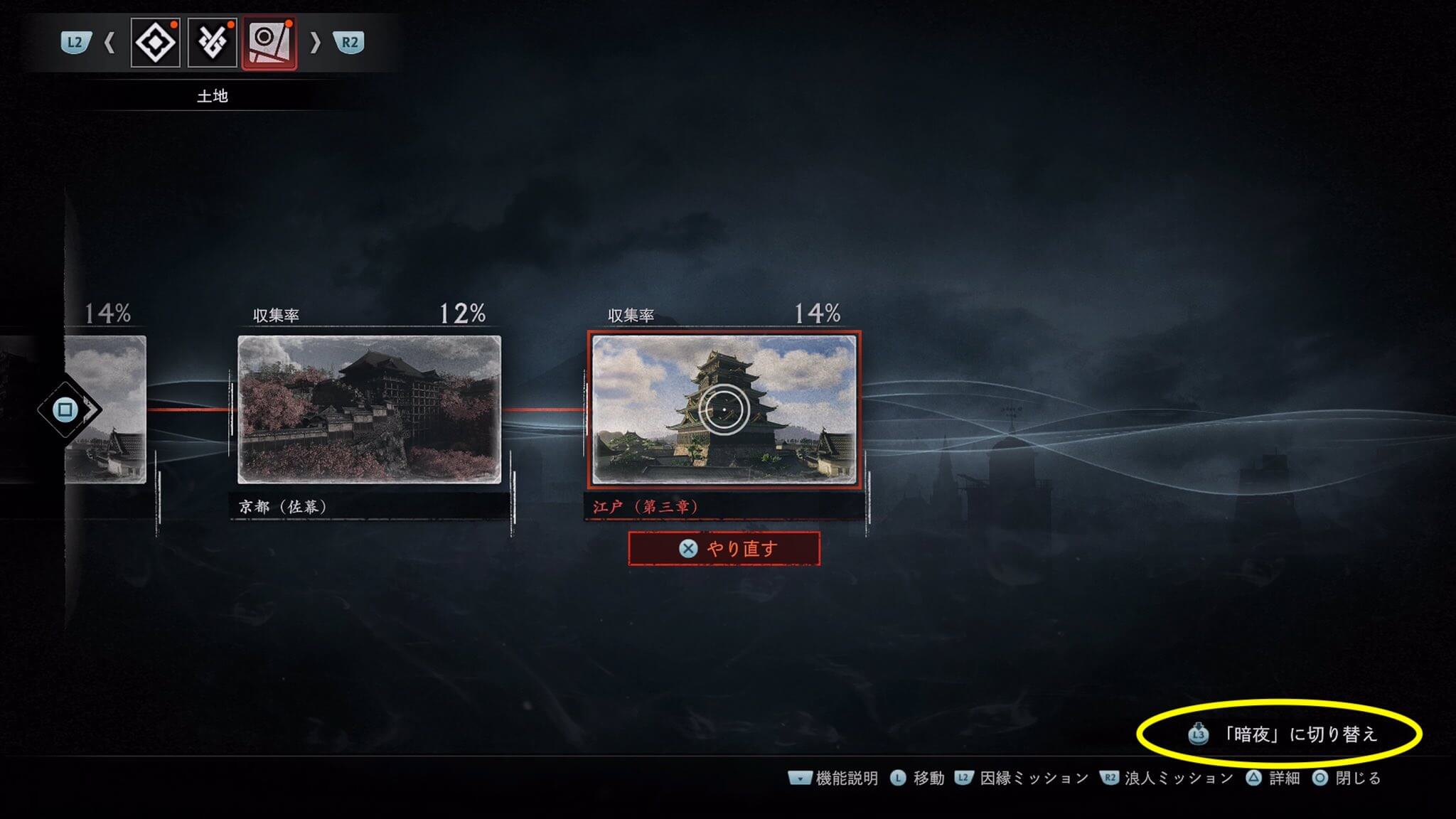Screen dimensions: 1456x819
Task: Go to previous tab with left arrow
Action: [x=109, y=43]
